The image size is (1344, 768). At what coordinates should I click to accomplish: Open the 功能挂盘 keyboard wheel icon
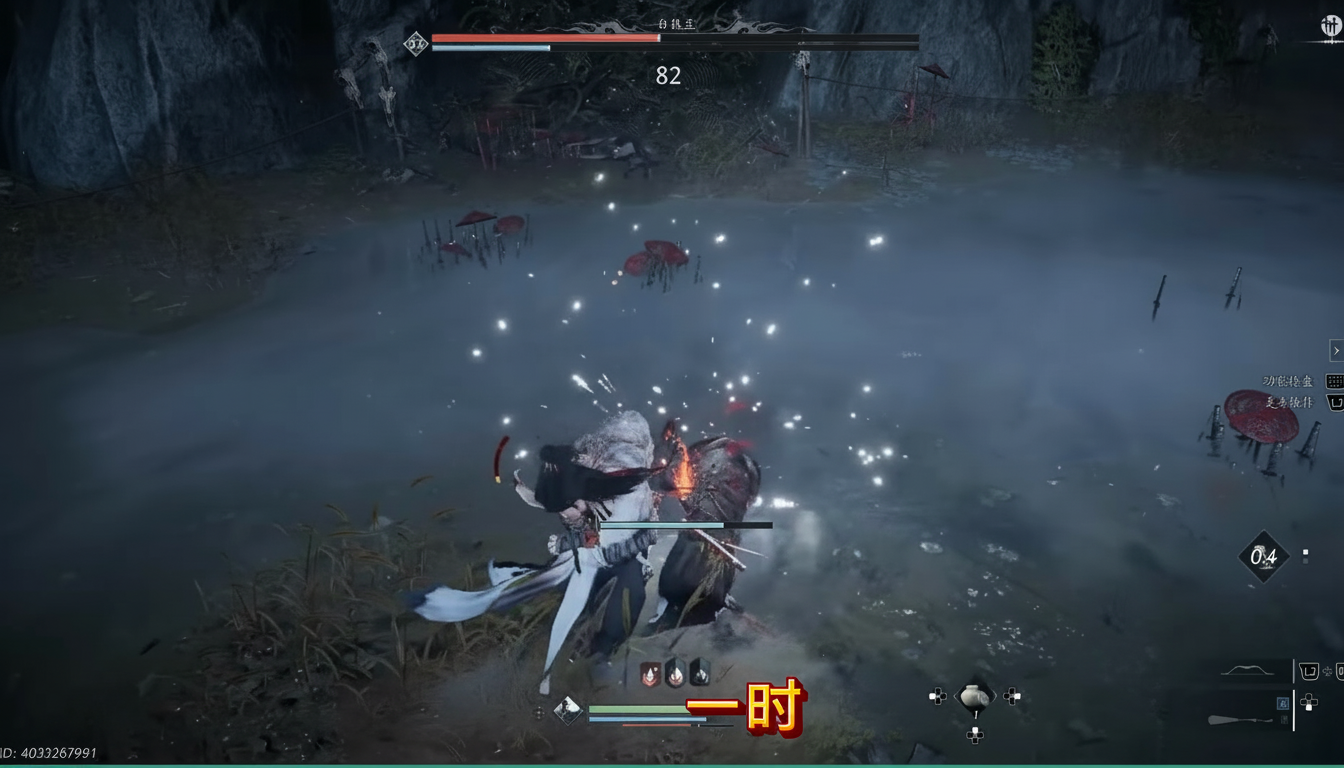click(1333, 383)
